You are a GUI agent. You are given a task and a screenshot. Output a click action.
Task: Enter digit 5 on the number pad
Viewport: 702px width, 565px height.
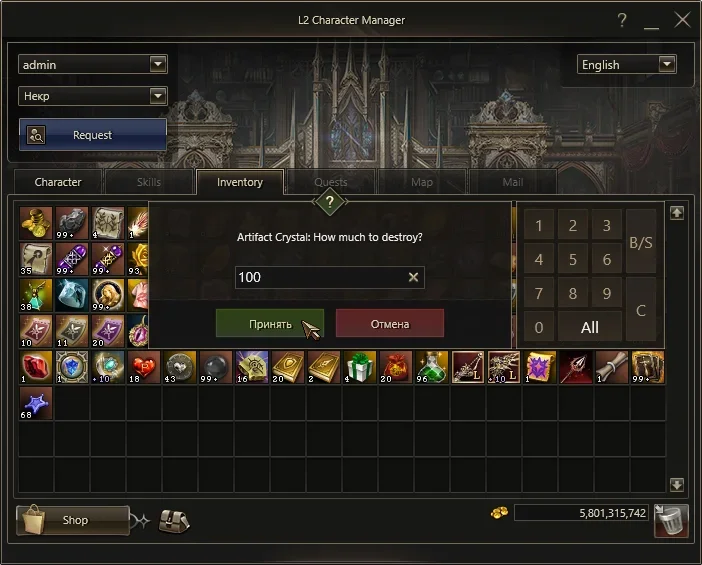pyautogui.click(x=573, y=260)
